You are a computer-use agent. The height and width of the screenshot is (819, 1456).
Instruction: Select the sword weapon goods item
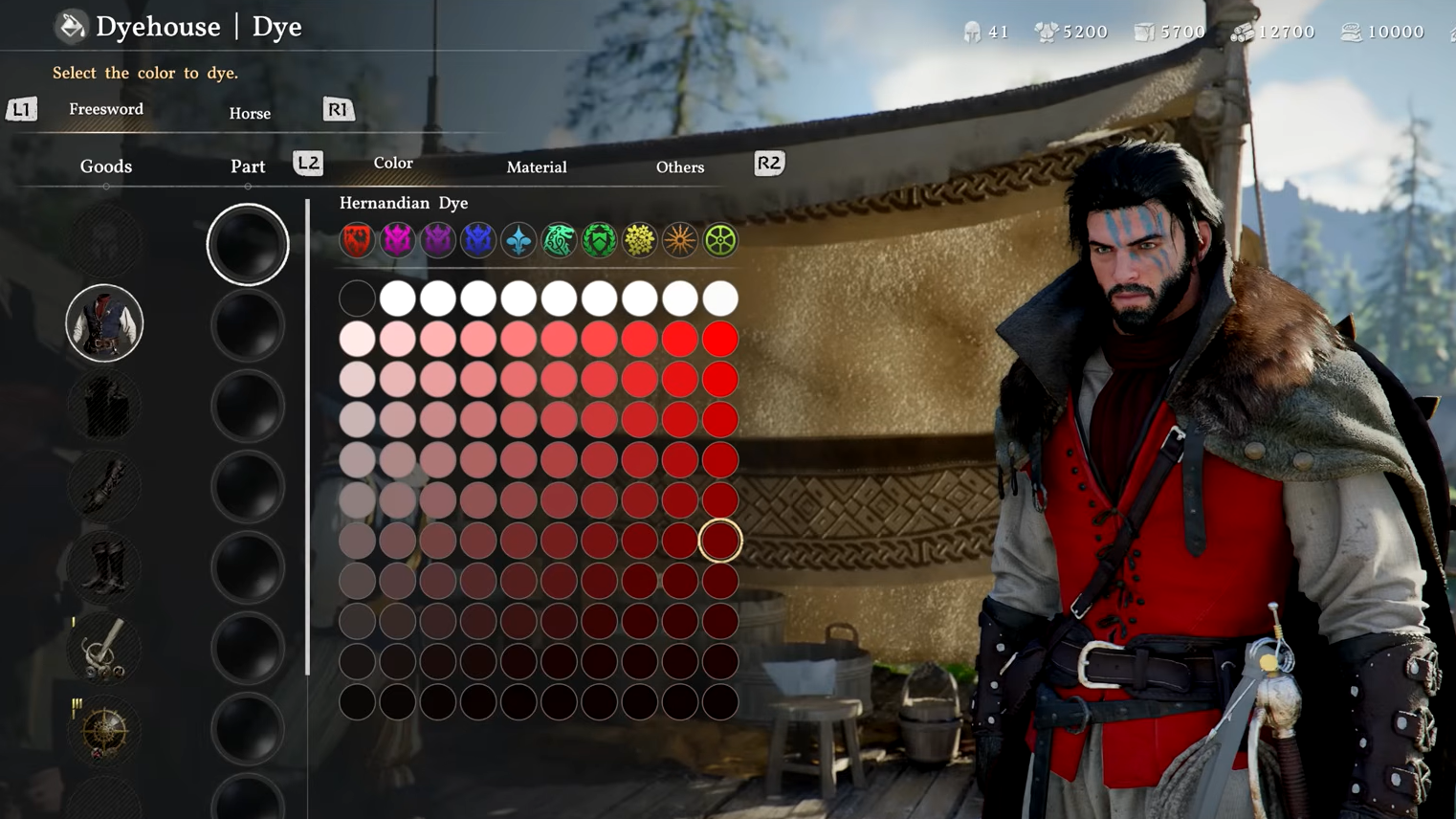[x=104, y=649]
